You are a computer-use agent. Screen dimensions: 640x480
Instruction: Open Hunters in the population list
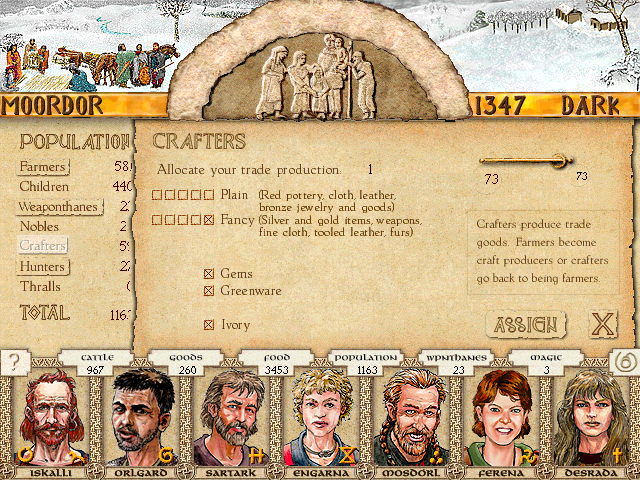[x=42, y=266]
